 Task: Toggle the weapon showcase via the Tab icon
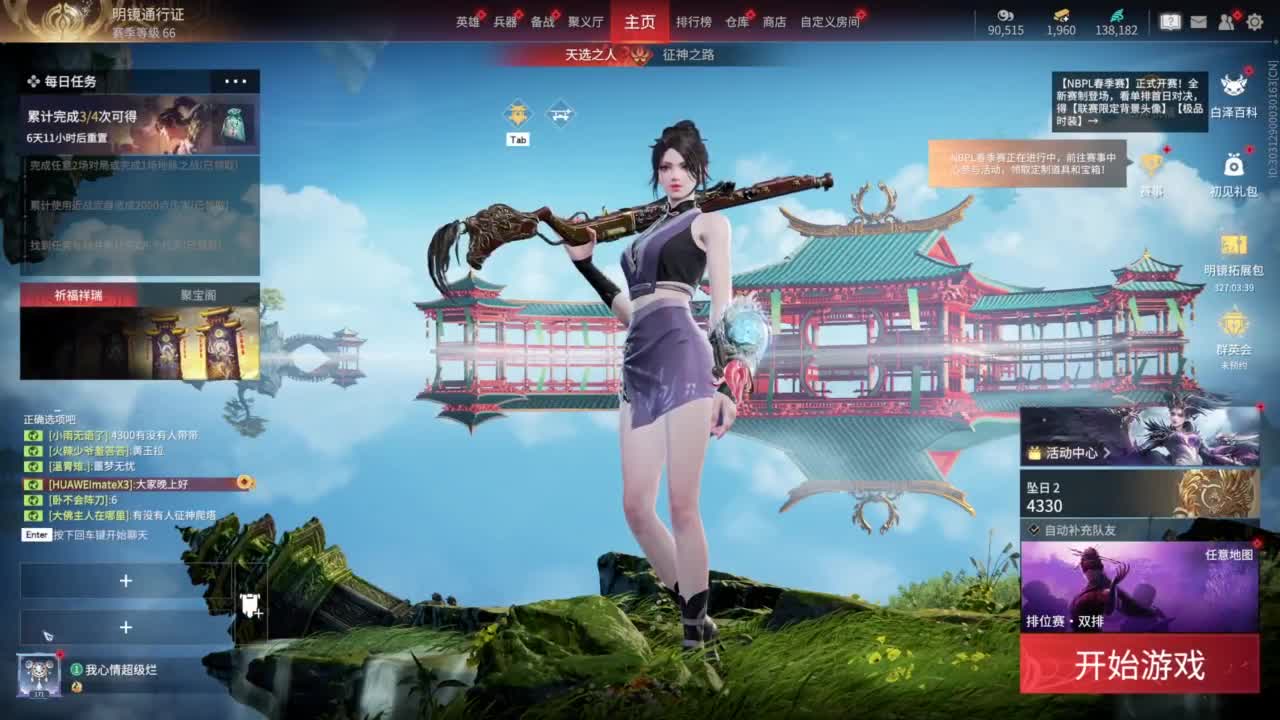click(517, 113)
